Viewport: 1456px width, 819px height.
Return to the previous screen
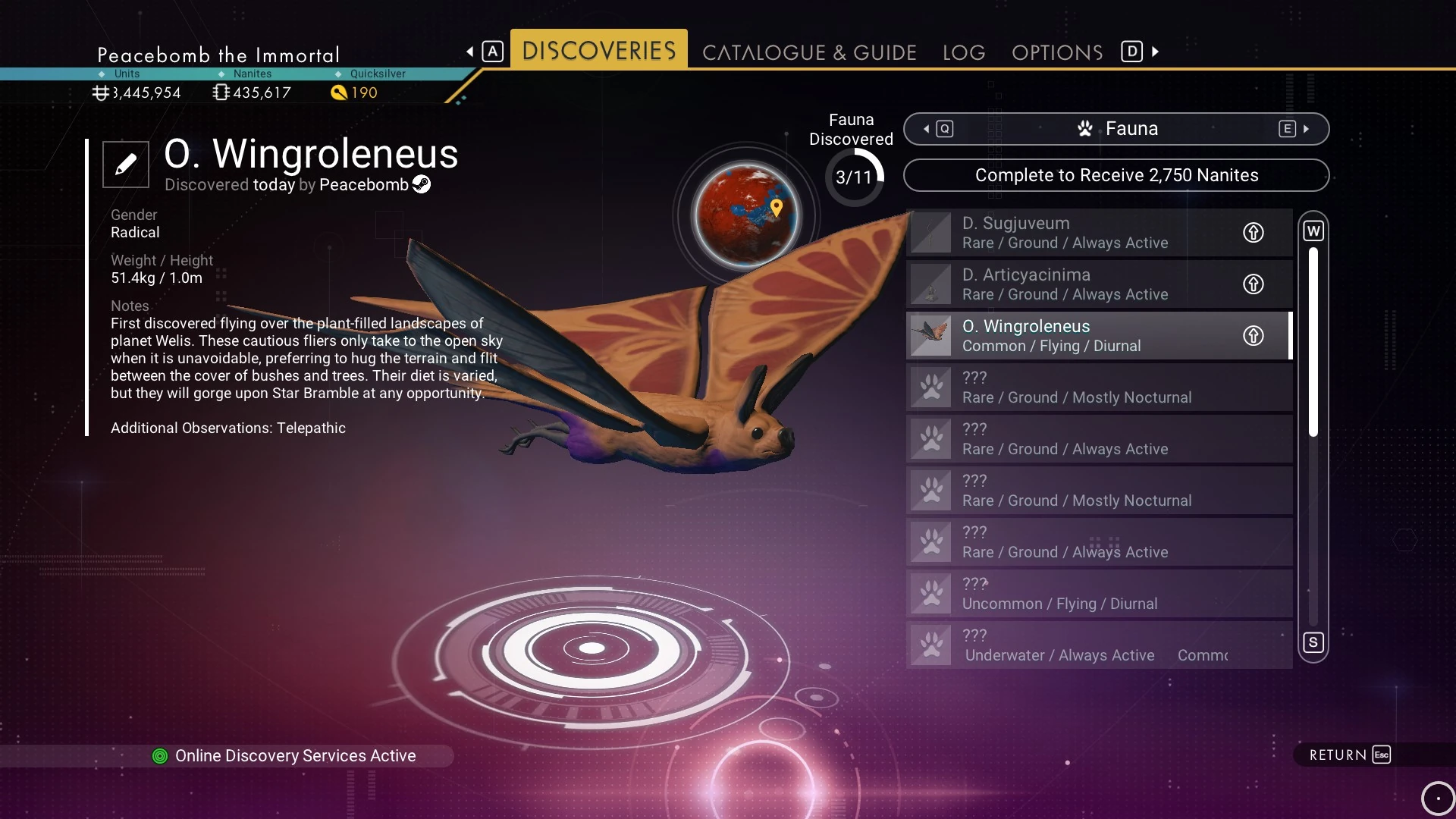tap(1349, 755)
